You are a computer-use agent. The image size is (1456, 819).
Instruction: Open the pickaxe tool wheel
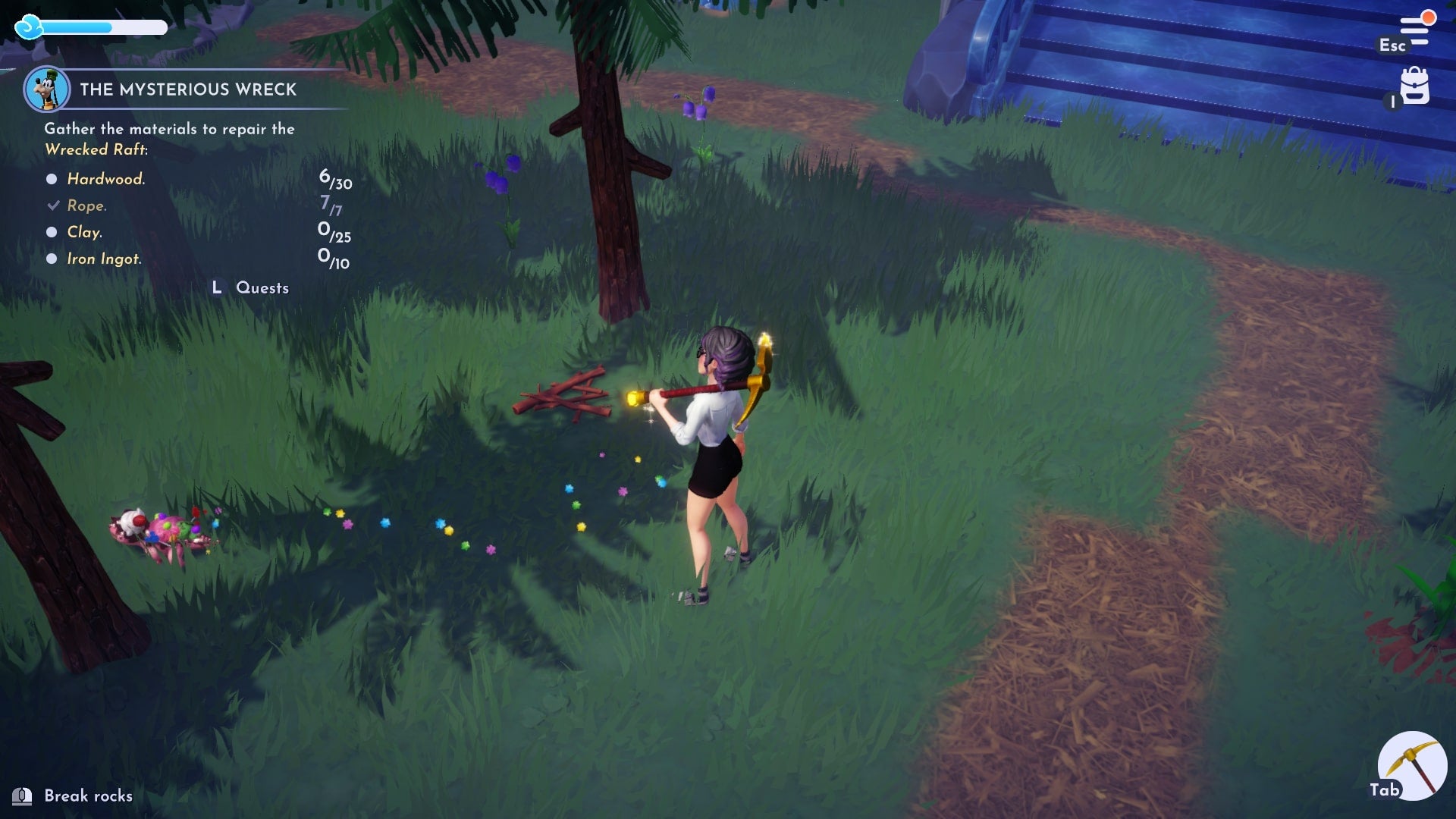tap(1413, 764)
